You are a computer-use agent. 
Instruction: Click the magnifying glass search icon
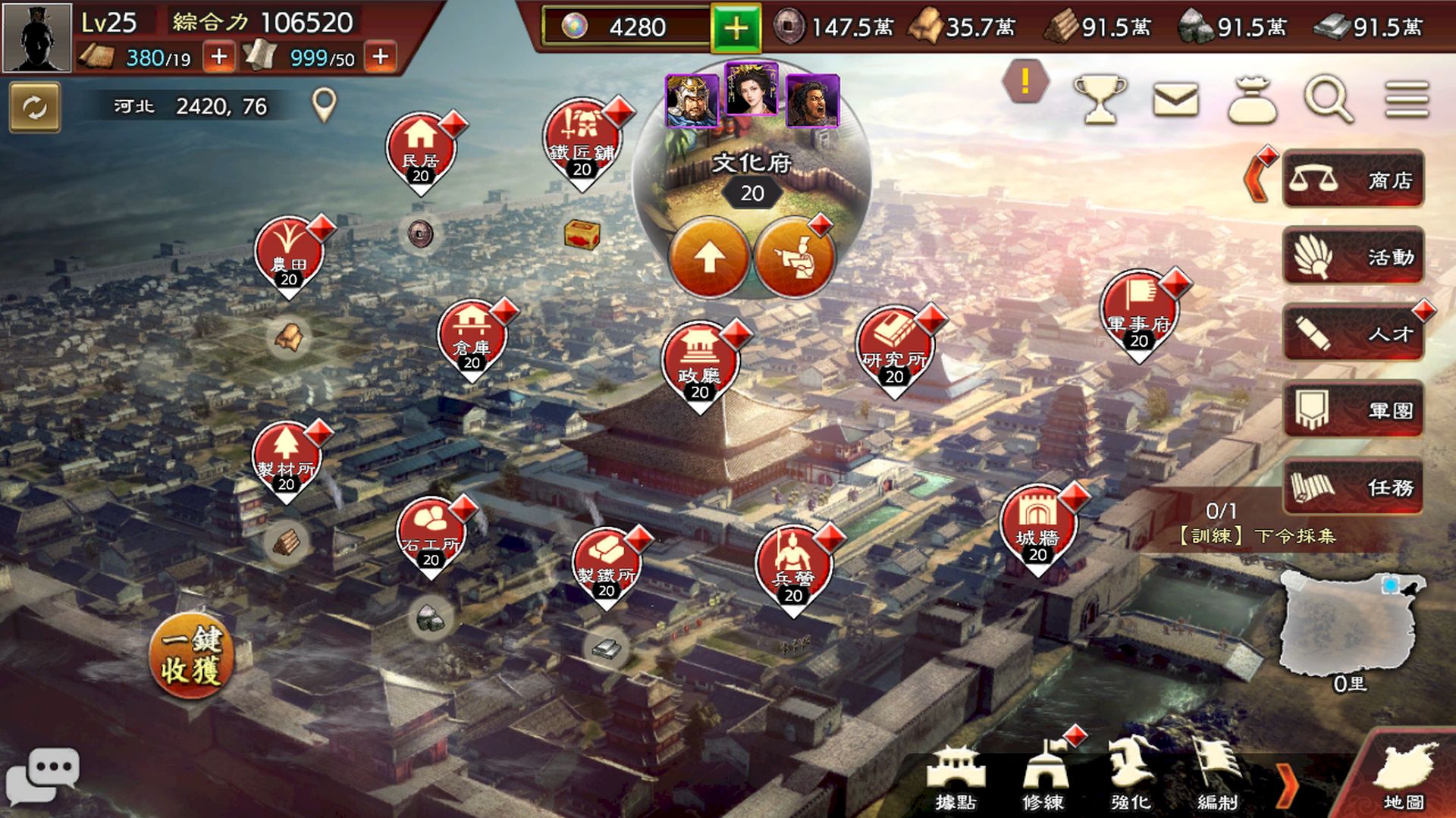1328,99
